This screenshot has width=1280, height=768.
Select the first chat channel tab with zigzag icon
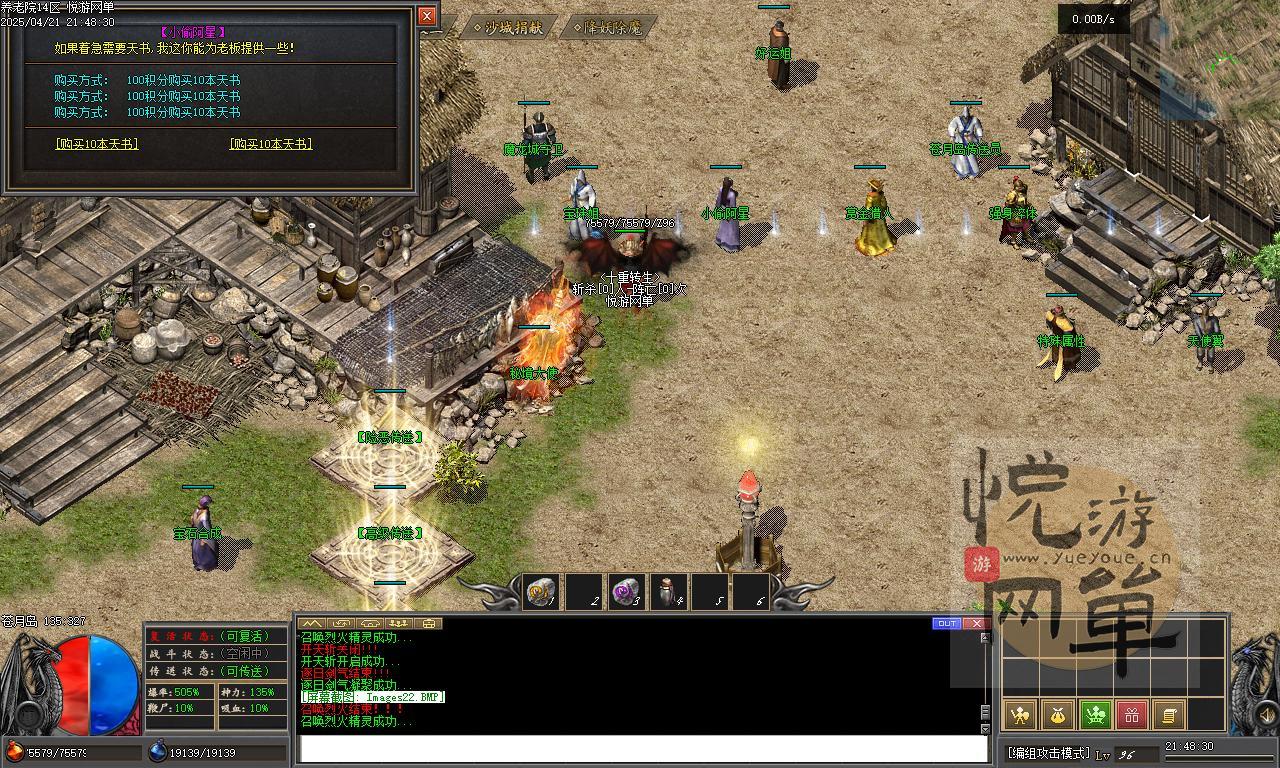pos(312,623)
